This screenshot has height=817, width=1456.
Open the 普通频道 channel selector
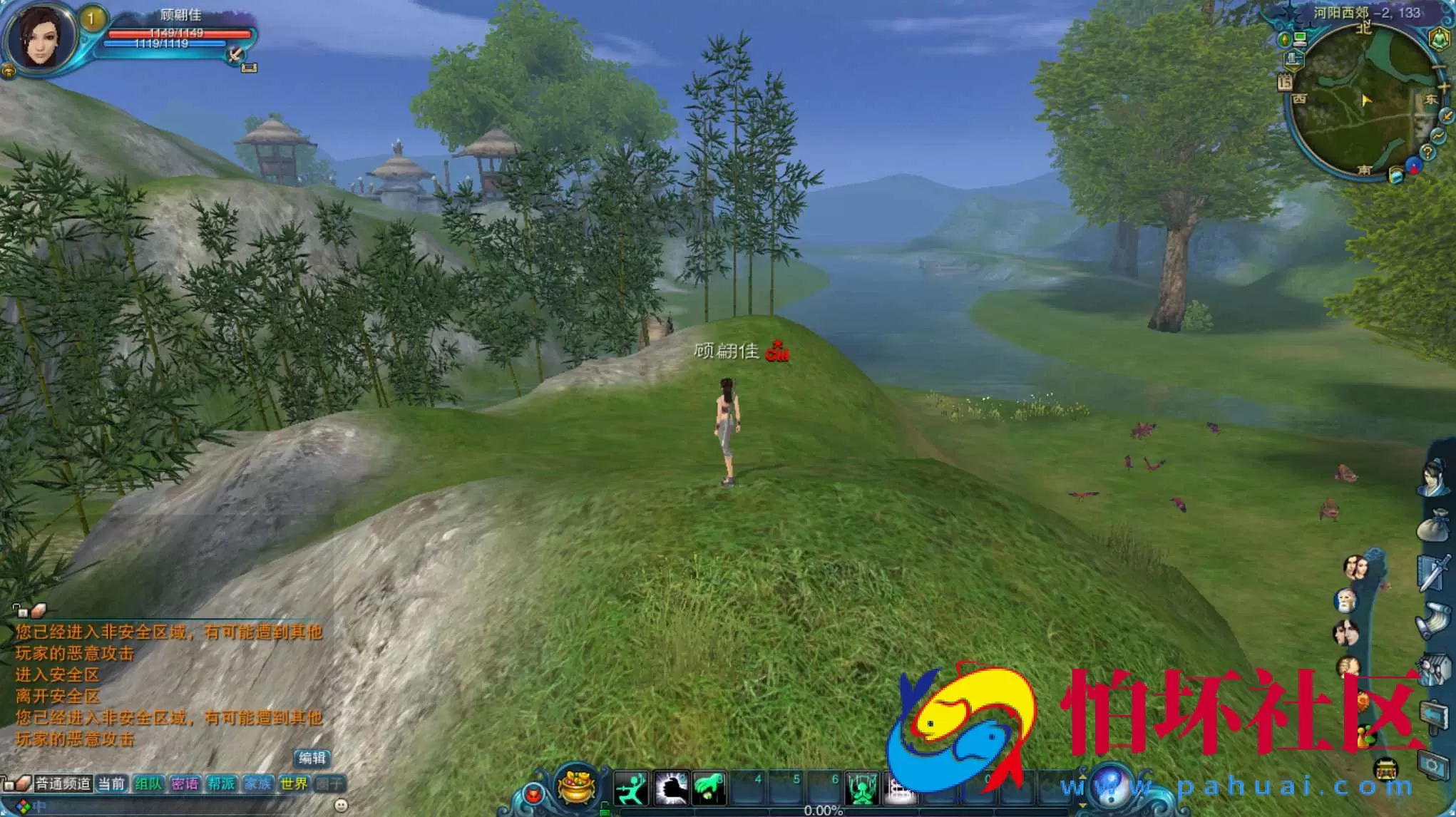(63, 783)
